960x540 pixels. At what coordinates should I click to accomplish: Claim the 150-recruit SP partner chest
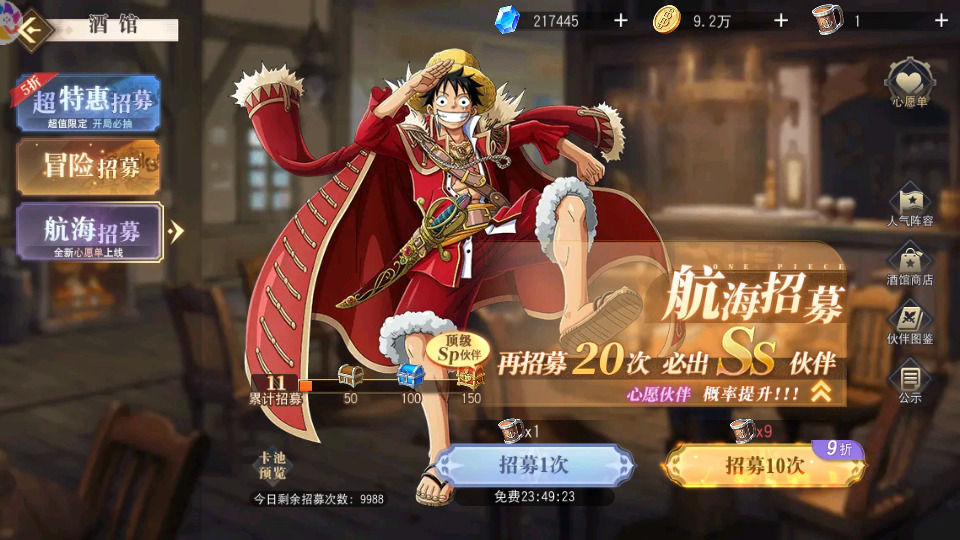pos(470,377)
